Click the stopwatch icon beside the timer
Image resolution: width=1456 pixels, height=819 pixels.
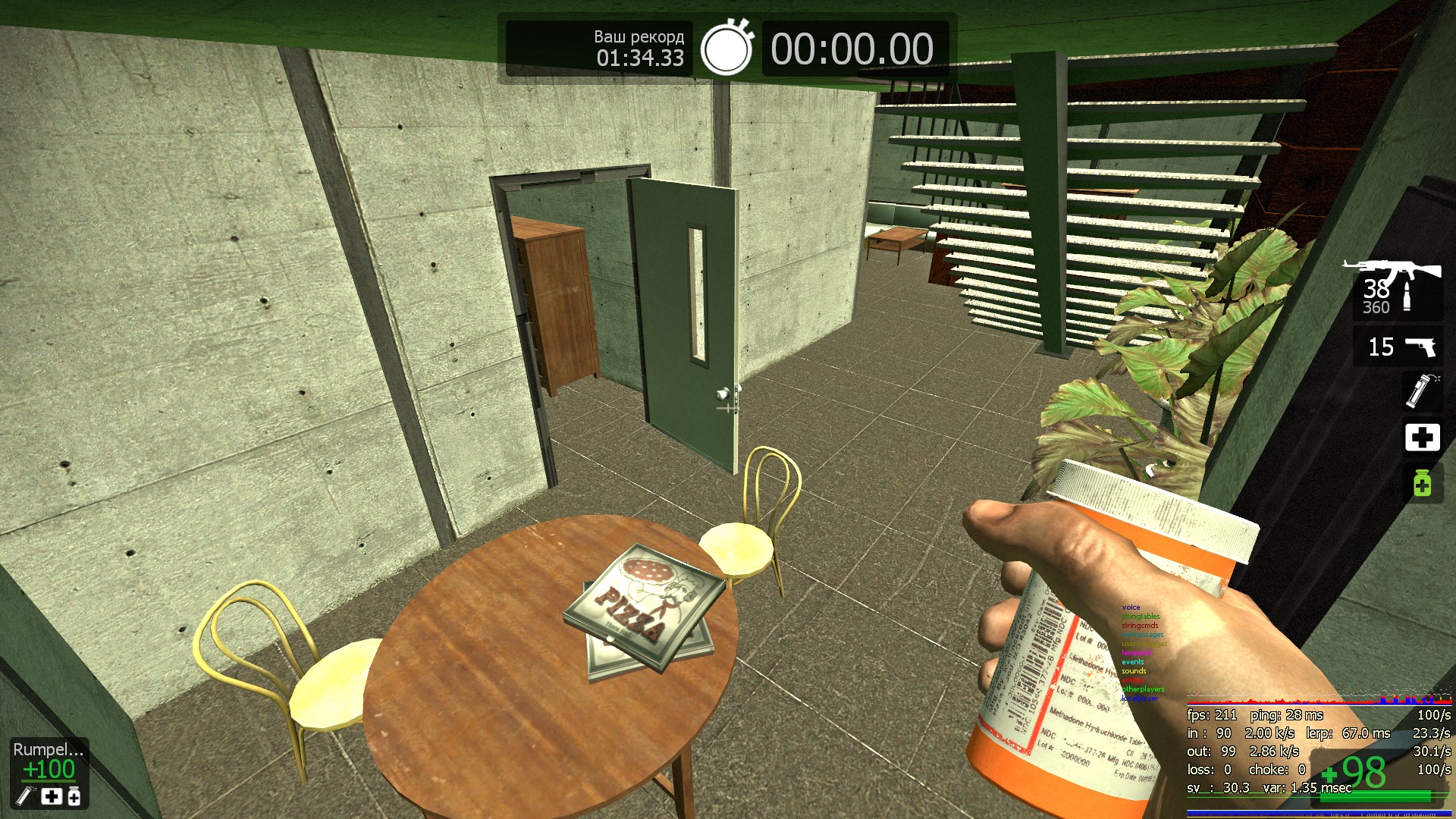[726, 49]
